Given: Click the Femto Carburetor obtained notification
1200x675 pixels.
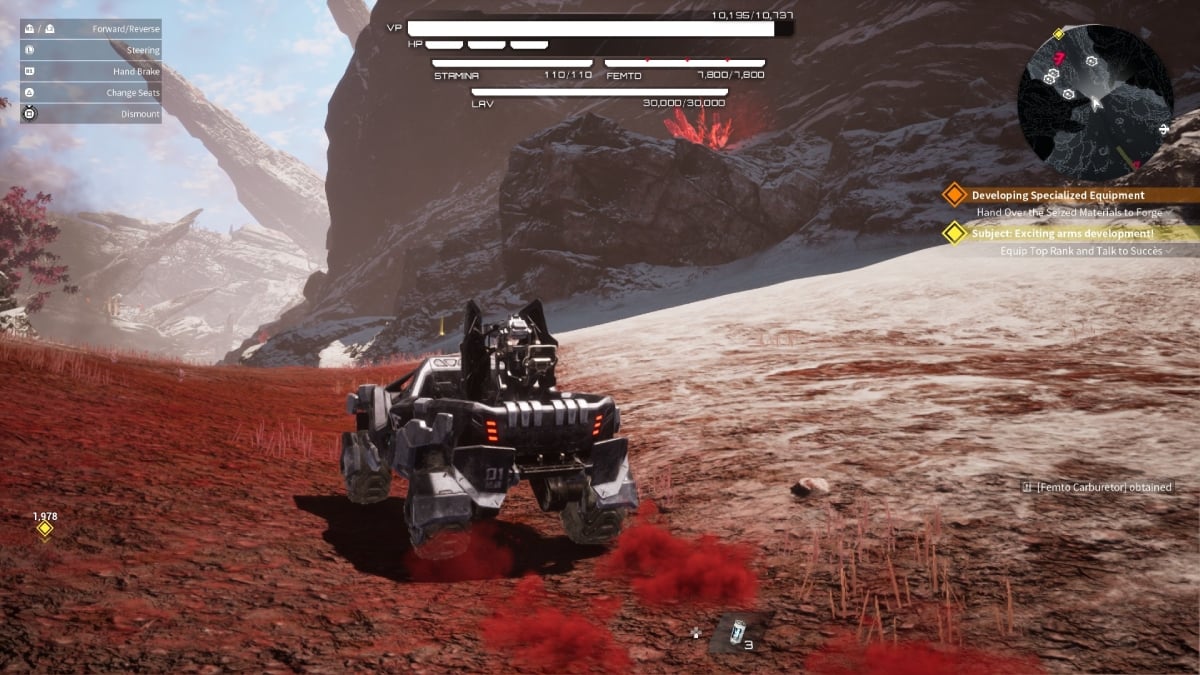Looking at the screenshot, I should pyautogui.click(x=1097, y=487).
